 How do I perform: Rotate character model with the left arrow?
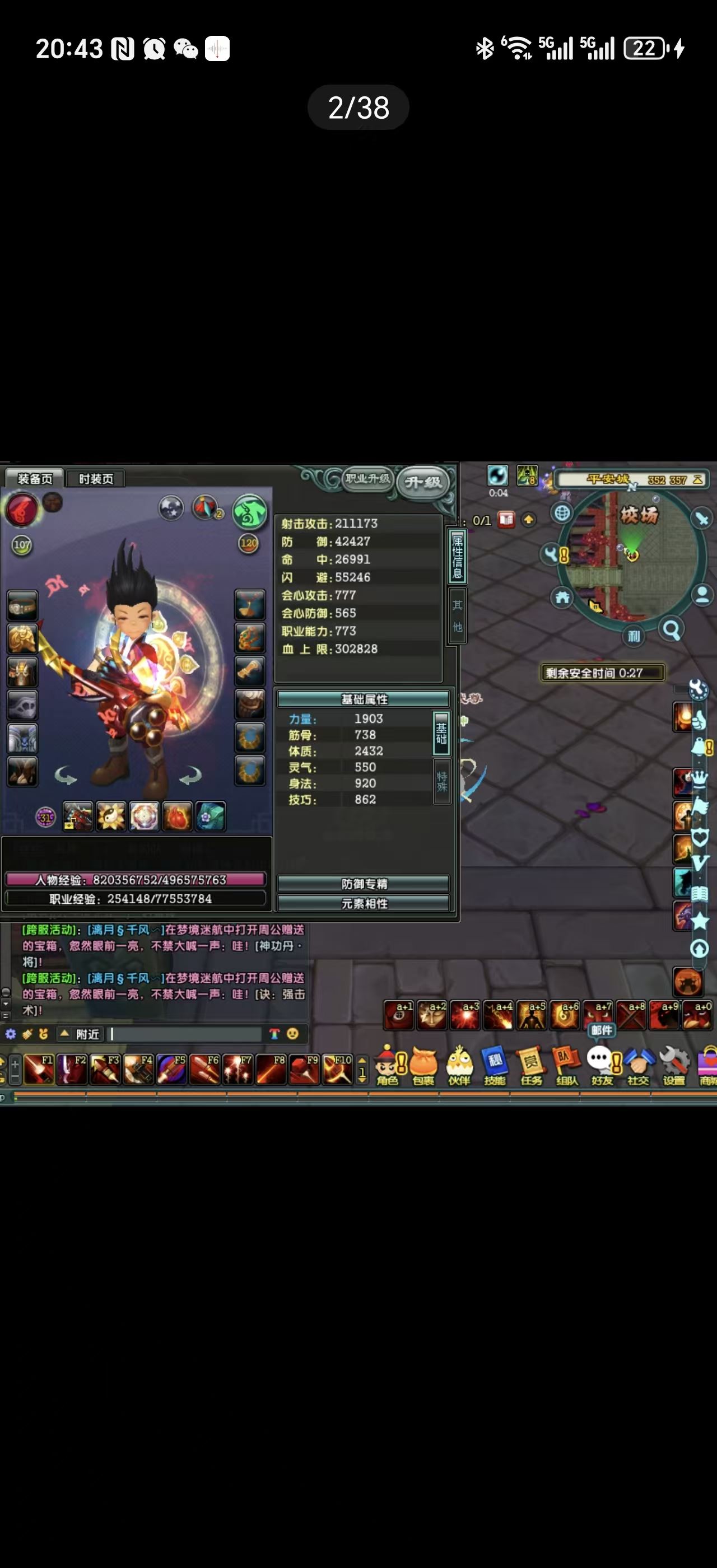[x=66, y=776]
